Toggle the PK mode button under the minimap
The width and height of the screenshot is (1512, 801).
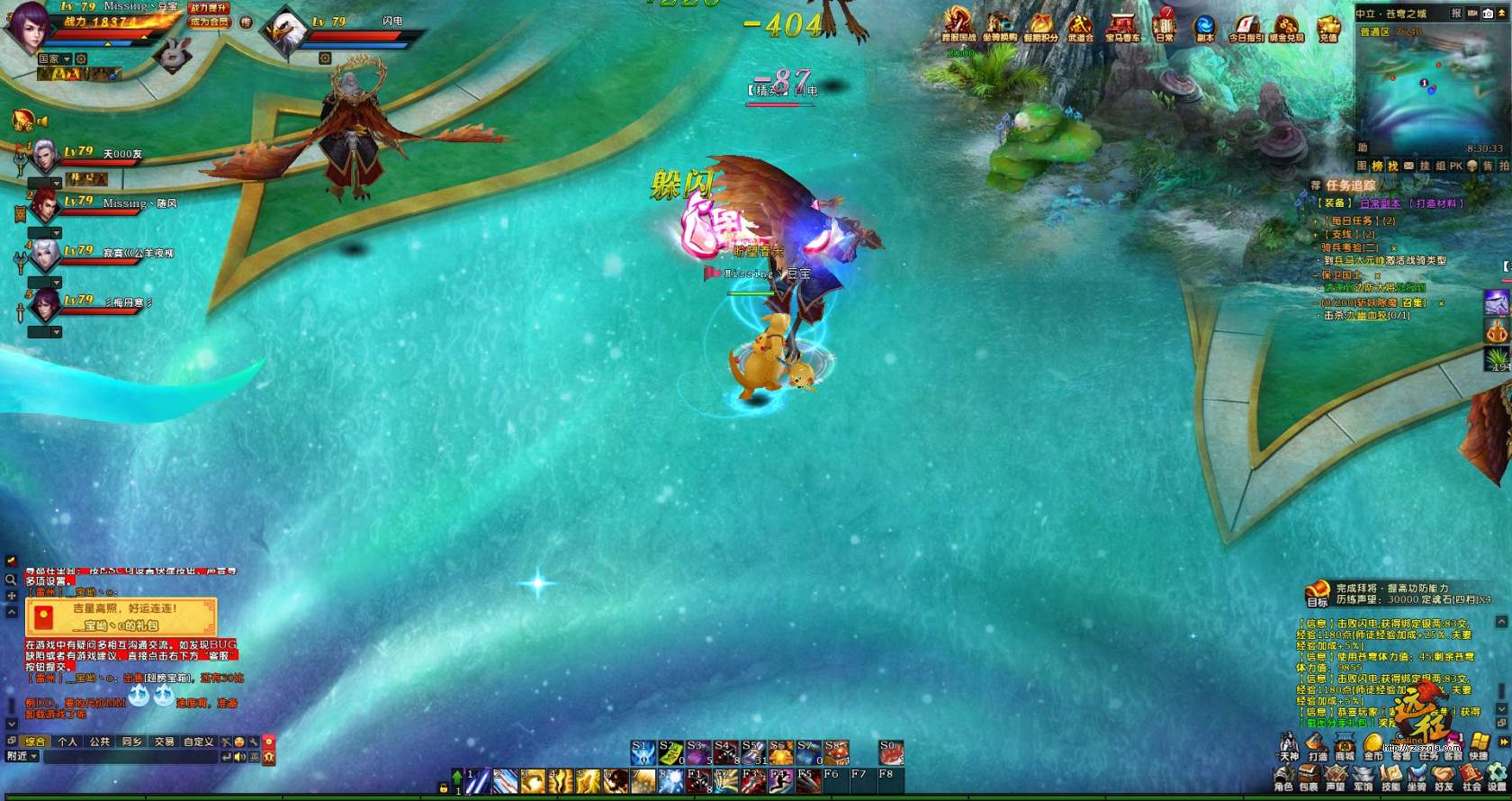pos(1456,166)
